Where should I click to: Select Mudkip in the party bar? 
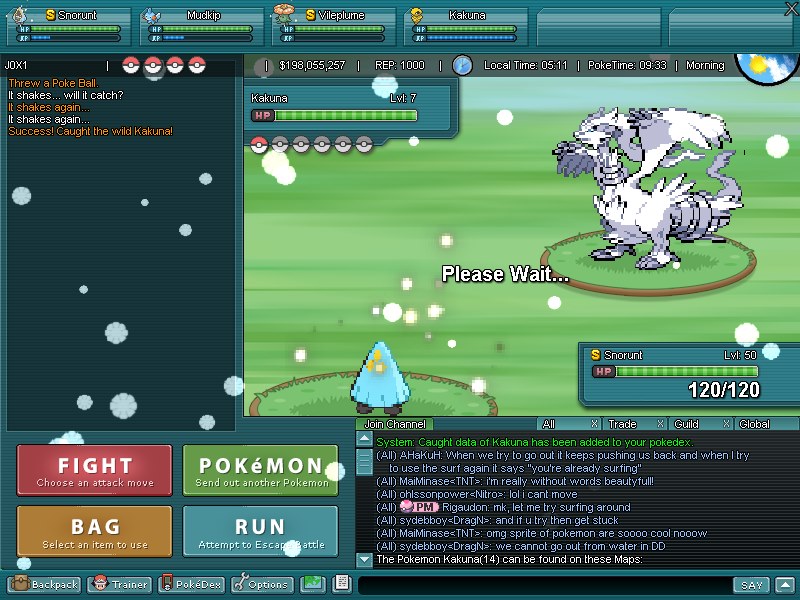point(198,26)
